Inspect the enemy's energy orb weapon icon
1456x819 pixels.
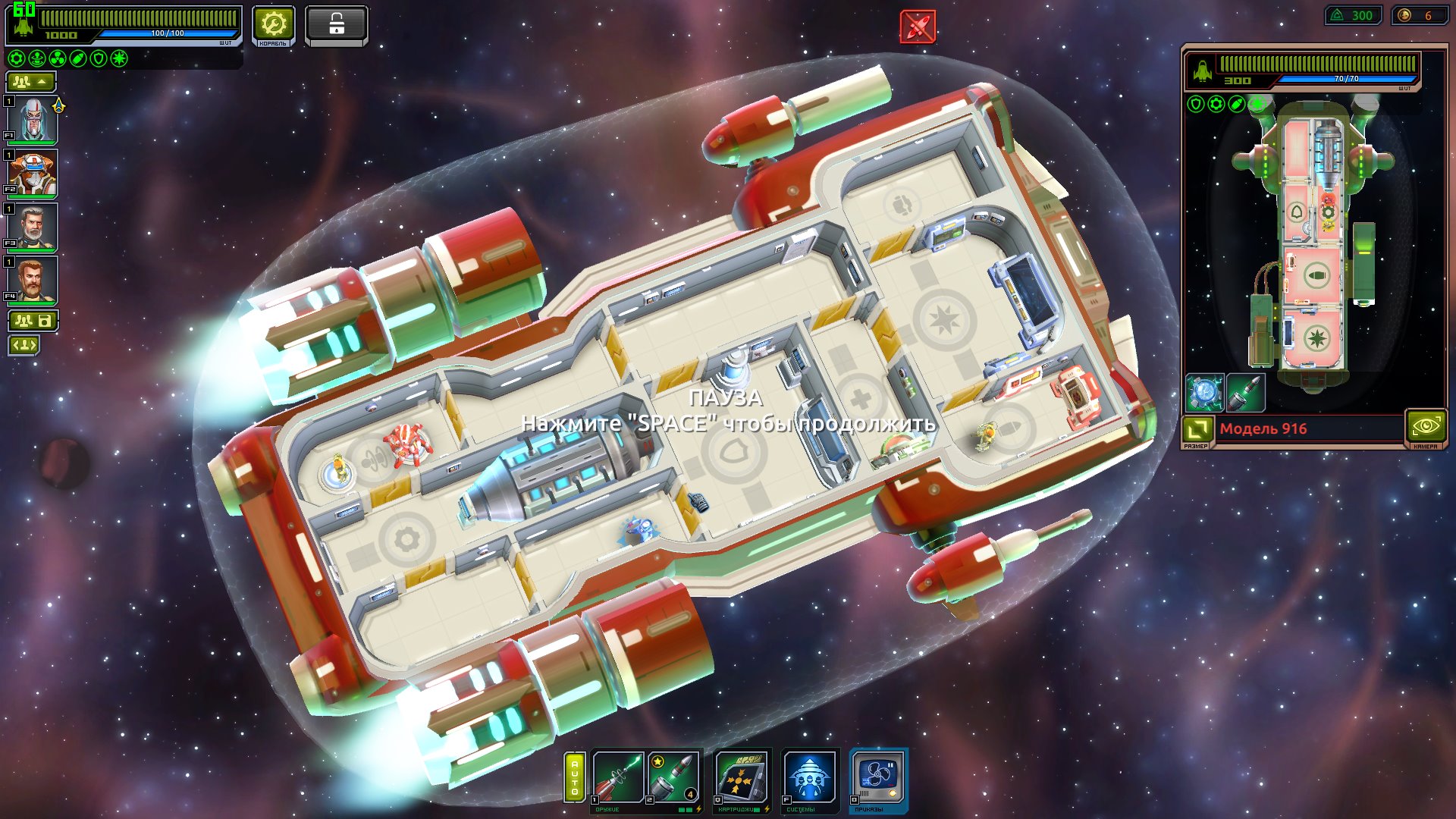1204,393
